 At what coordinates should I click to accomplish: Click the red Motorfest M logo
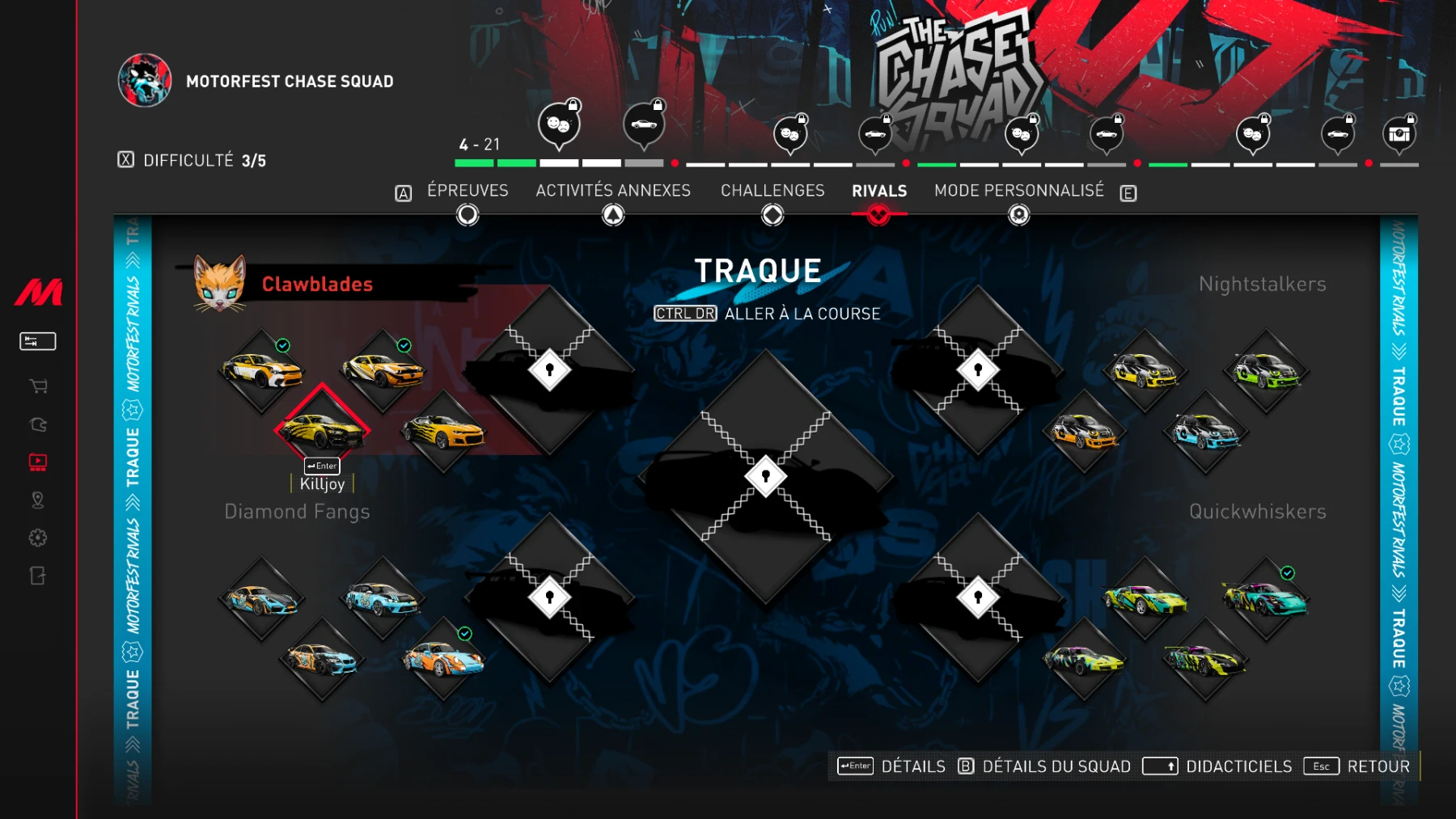click(x=38, y=292)
